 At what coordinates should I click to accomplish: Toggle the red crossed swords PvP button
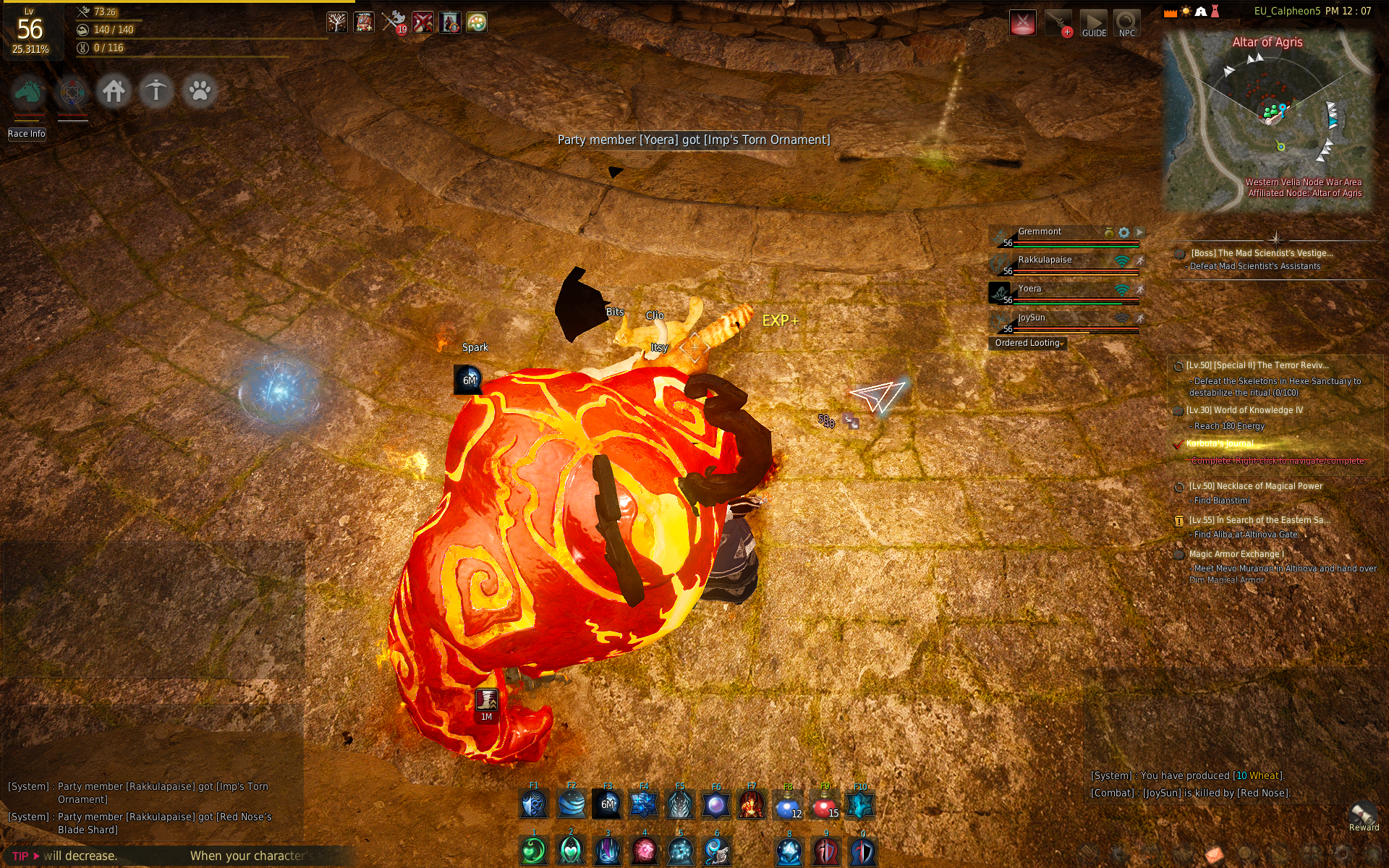click(1022, 23)
